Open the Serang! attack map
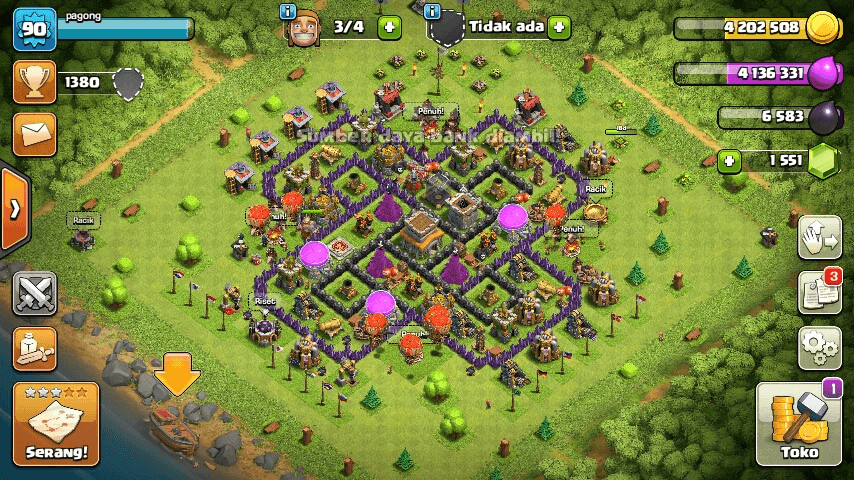The width and height of the screenshot is (854, 480). tap(56, 423)
